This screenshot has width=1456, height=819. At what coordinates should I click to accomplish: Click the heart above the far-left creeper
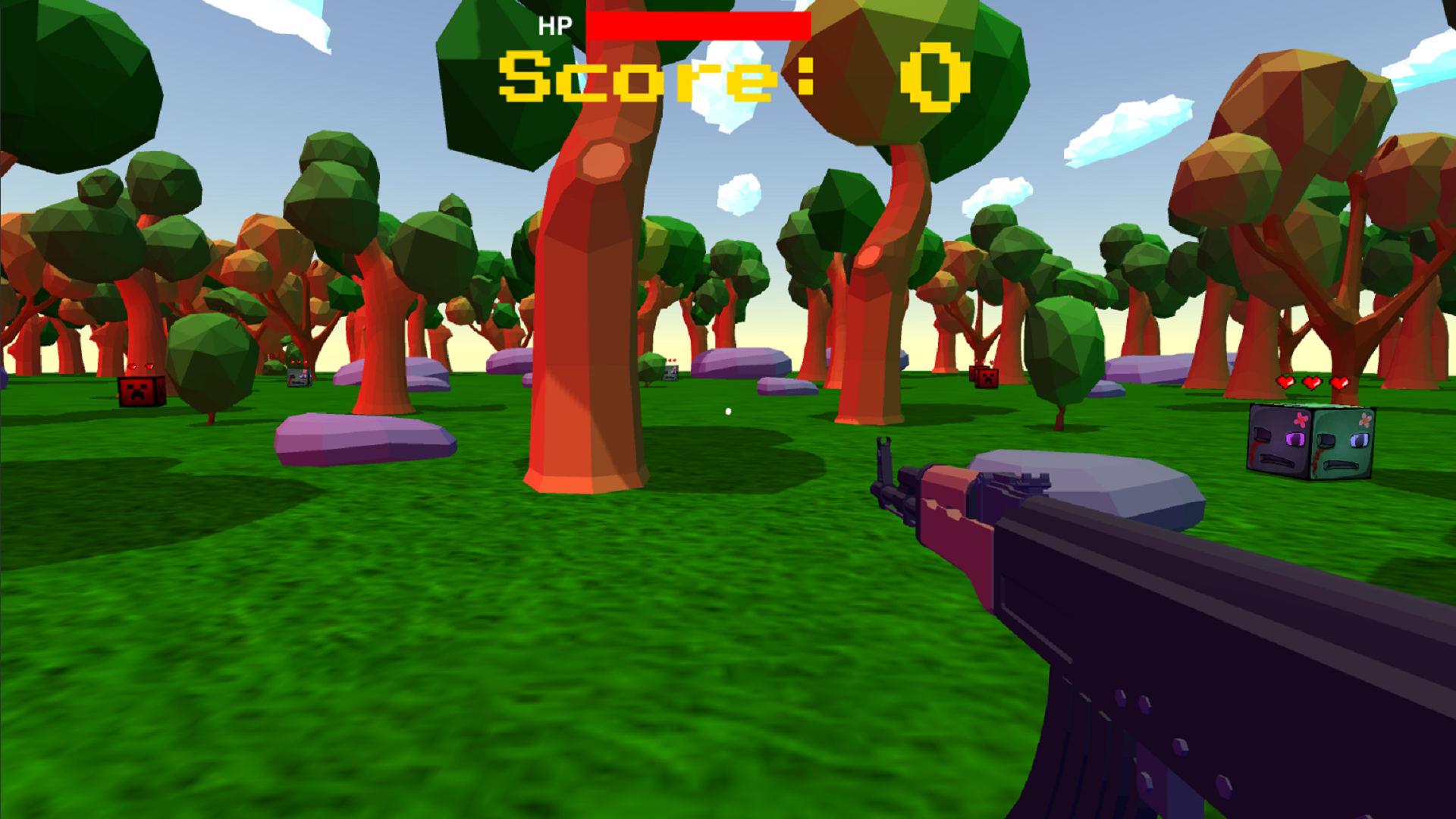coord(133,367)
